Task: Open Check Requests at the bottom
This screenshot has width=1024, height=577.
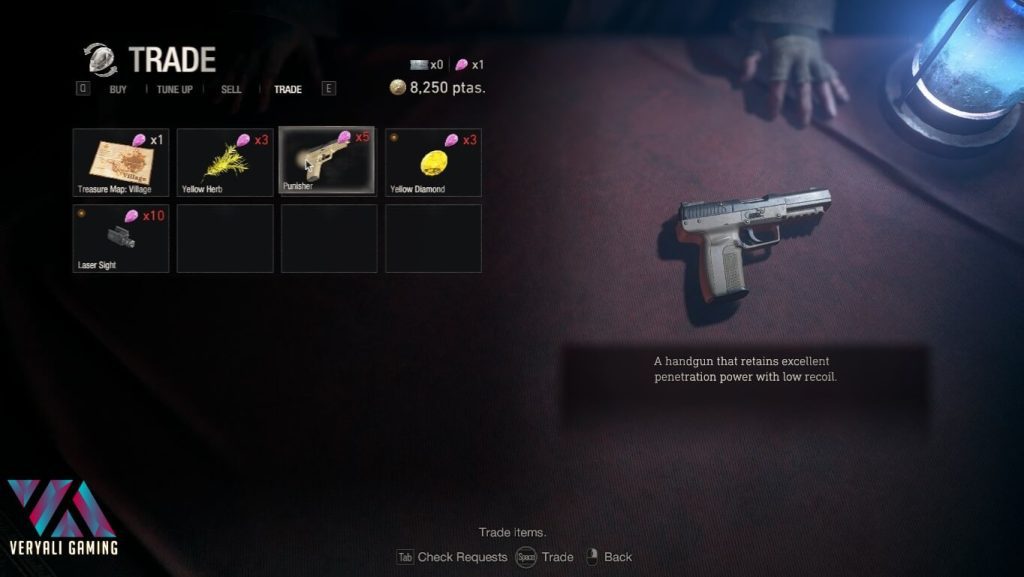Action: pos(461,557)
